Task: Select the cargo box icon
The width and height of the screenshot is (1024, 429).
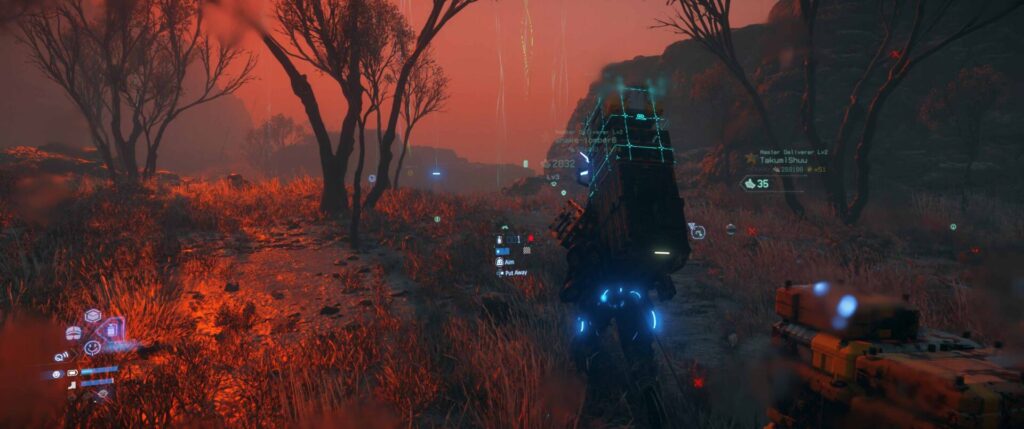Action: [x=93, y=316]
